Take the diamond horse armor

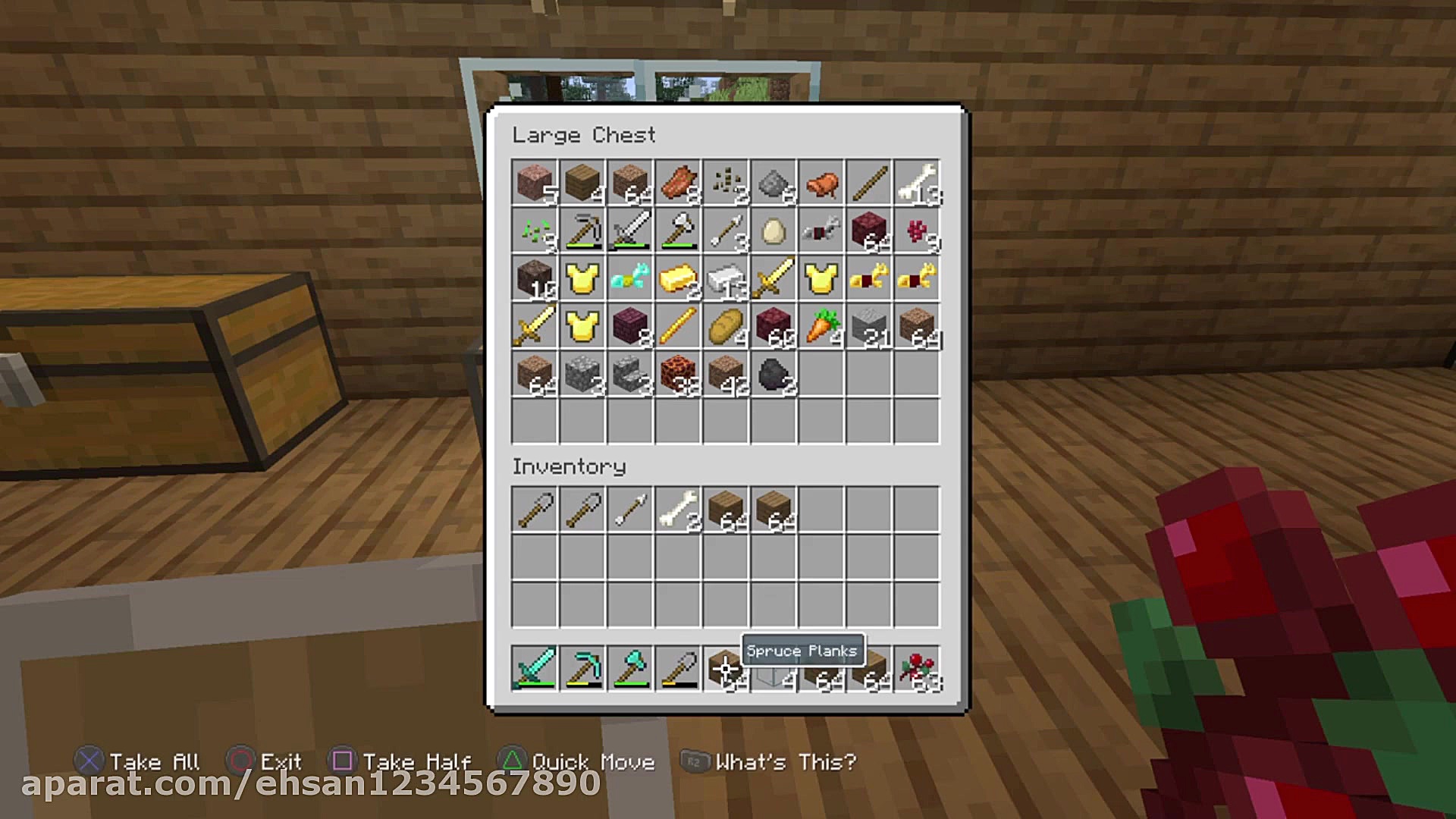[630, 278]
